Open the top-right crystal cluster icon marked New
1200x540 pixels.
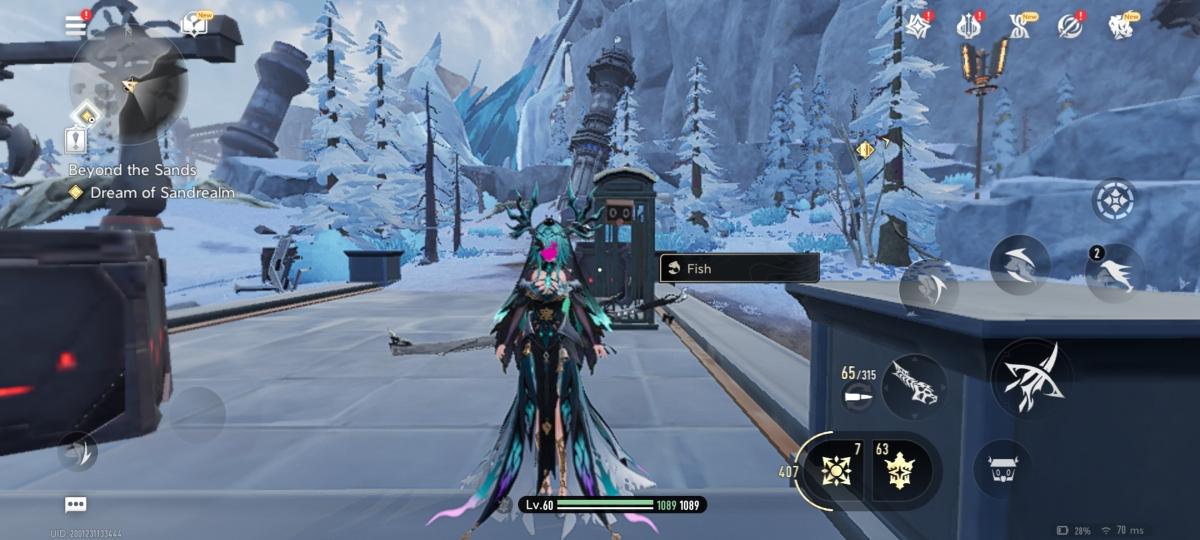pos(1121,27)
